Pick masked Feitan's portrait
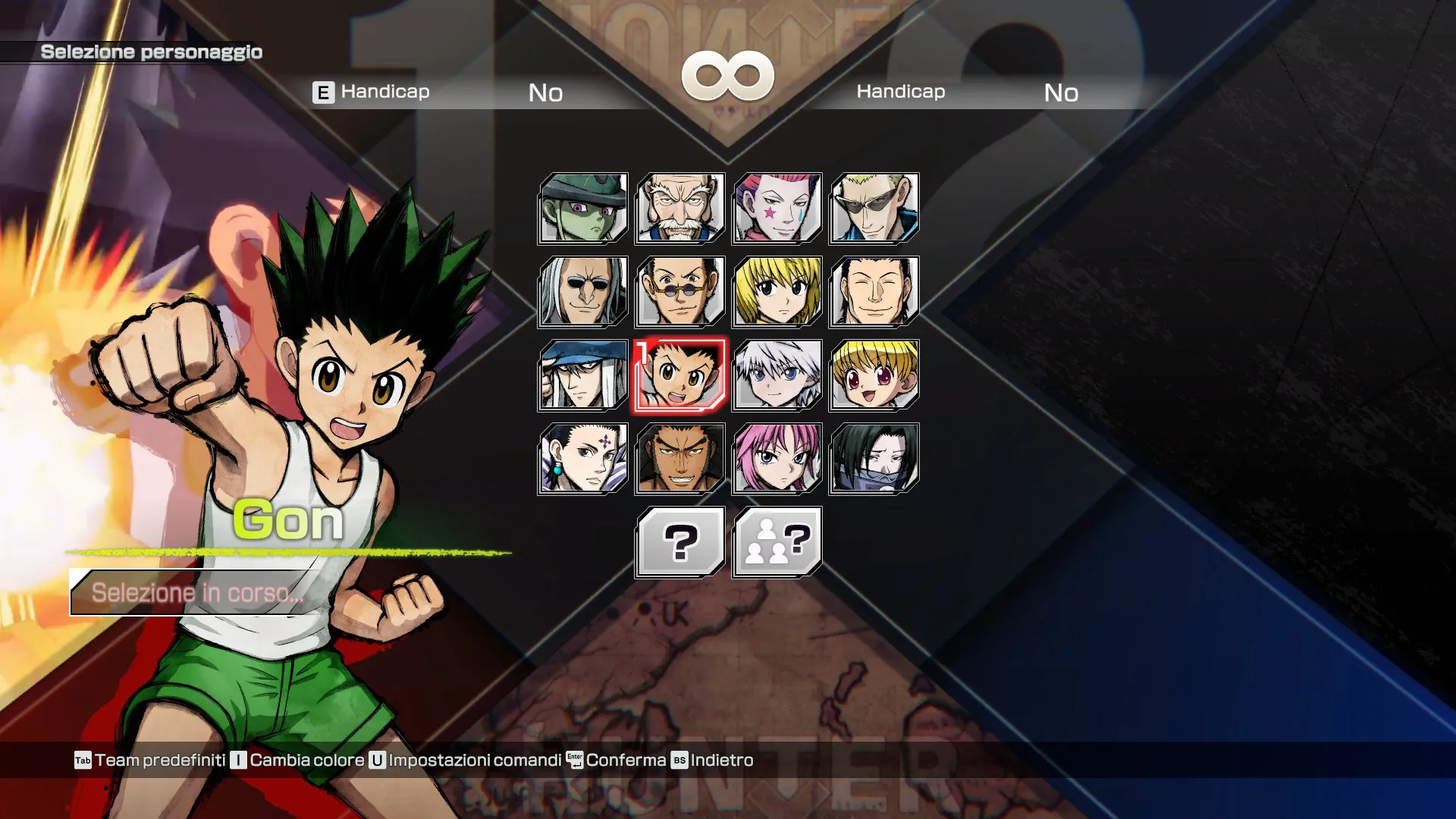This screenshot has width=1456, height=819. (874, 459)
